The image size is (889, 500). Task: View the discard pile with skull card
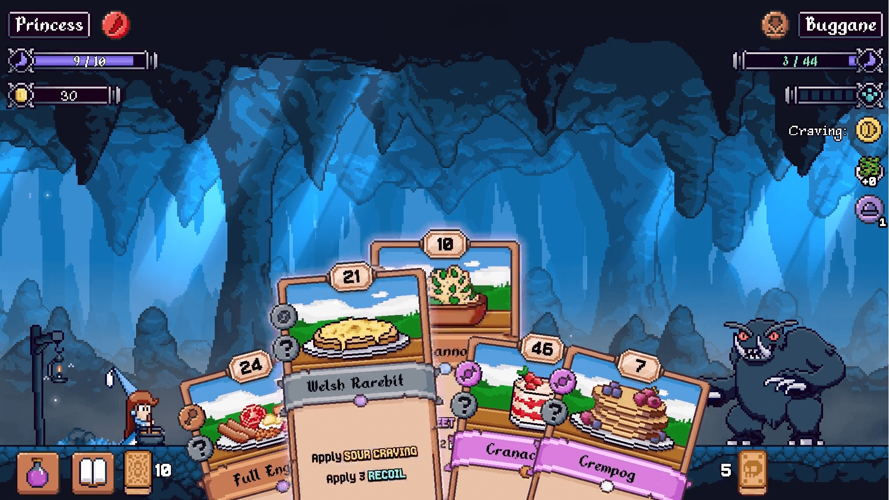pos(752,470)
